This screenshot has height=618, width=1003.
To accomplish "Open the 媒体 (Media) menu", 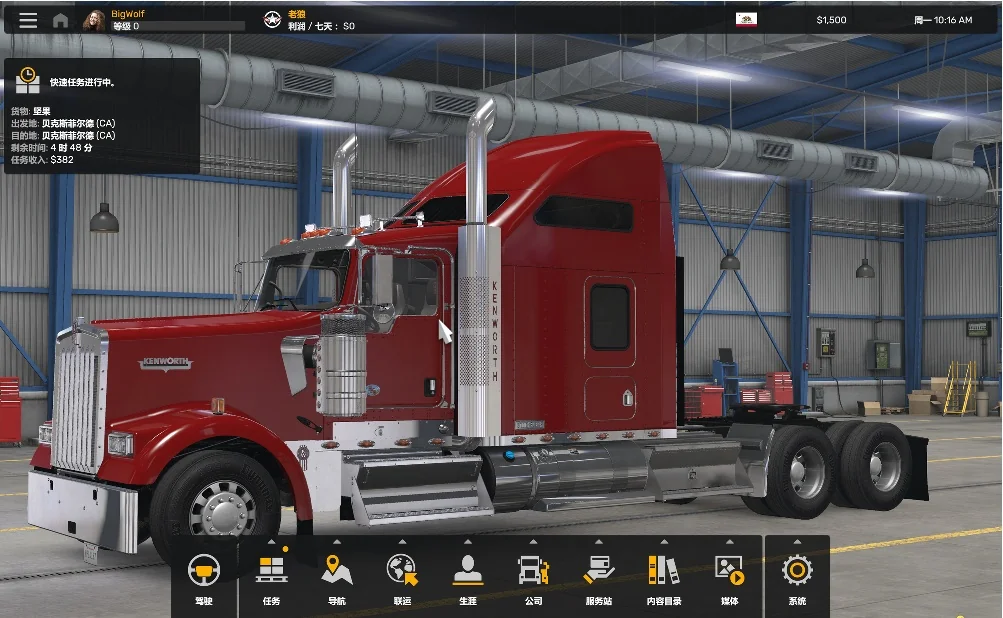I will pyautogui.click(x=729, y=576).
